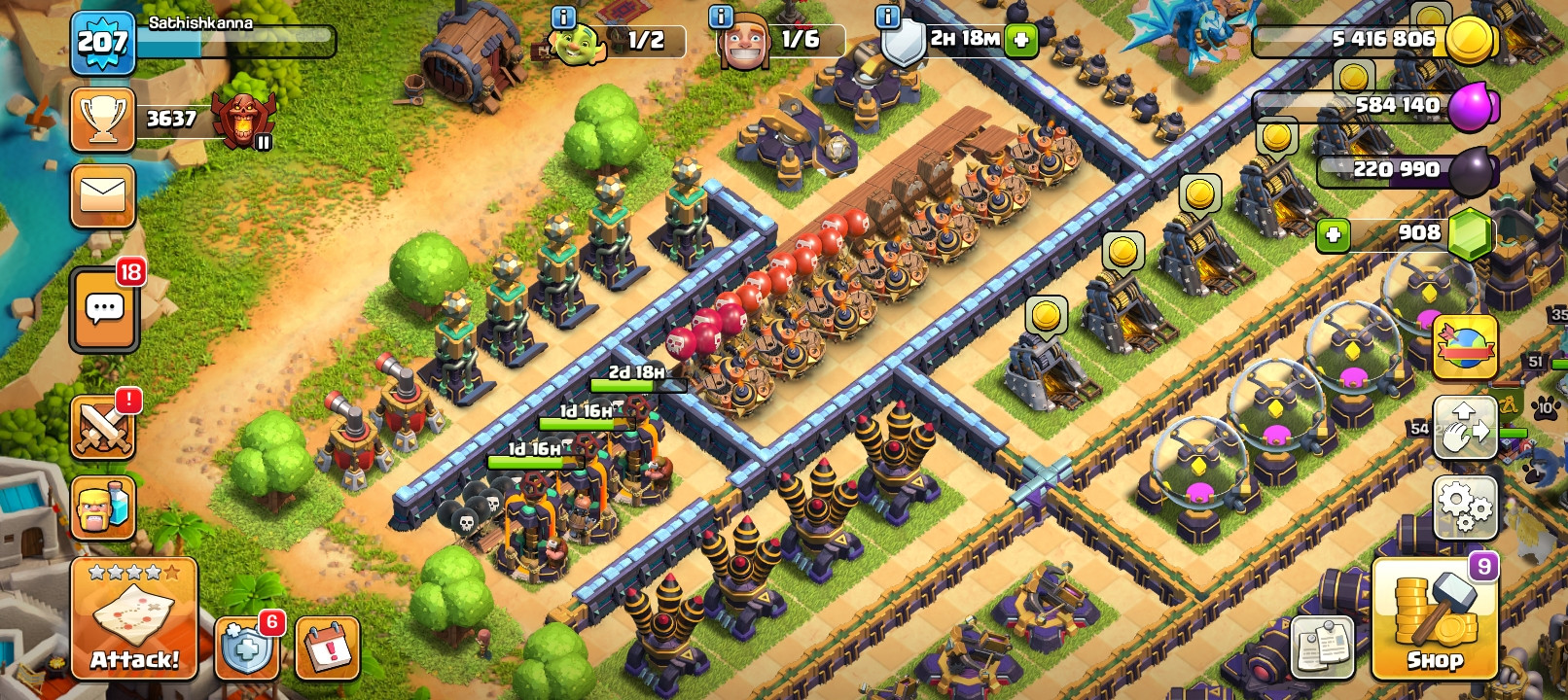Open the chat speech-bubble button

105,310
